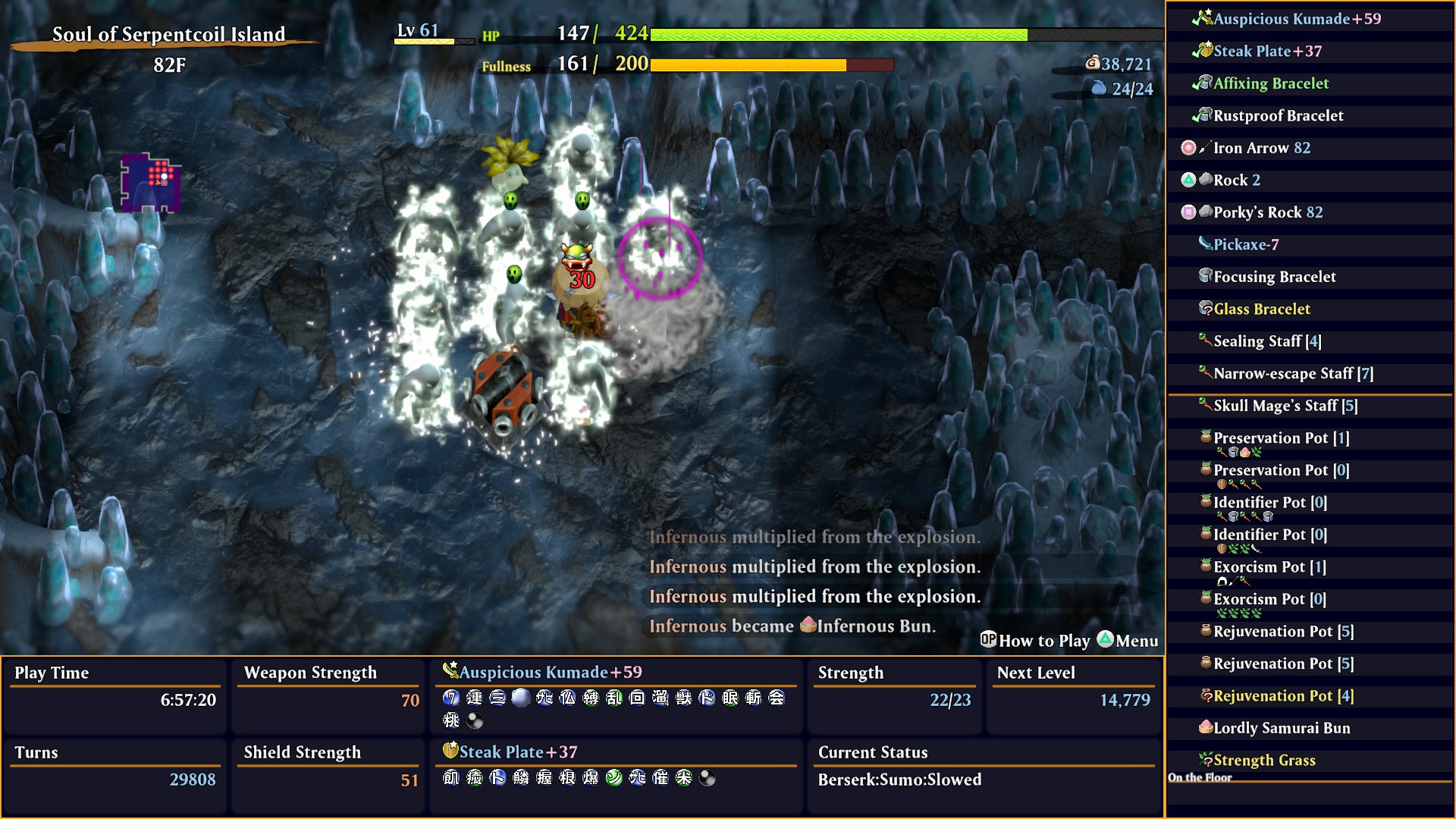1456x819 pixels.
Task: Select Preservation Pot [1] entry
Action: tap(1281, 438)
